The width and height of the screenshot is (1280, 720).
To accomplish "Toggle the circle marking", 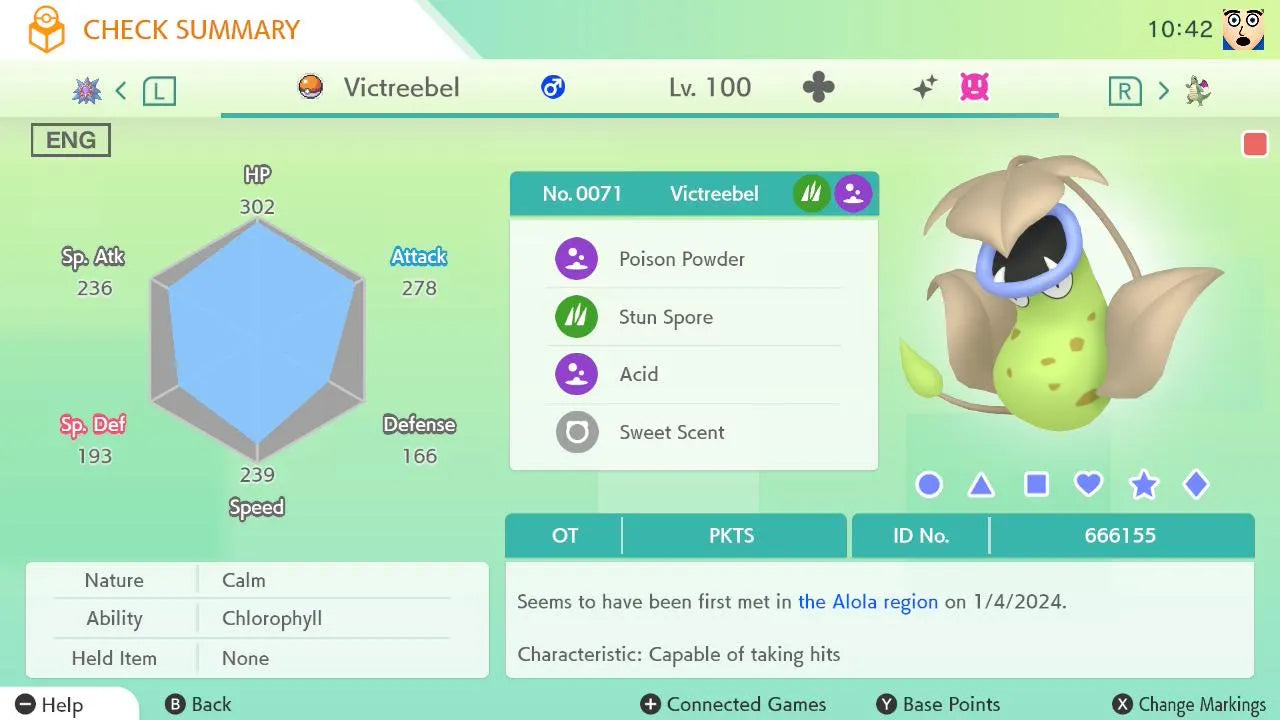I will coord(929,485).
